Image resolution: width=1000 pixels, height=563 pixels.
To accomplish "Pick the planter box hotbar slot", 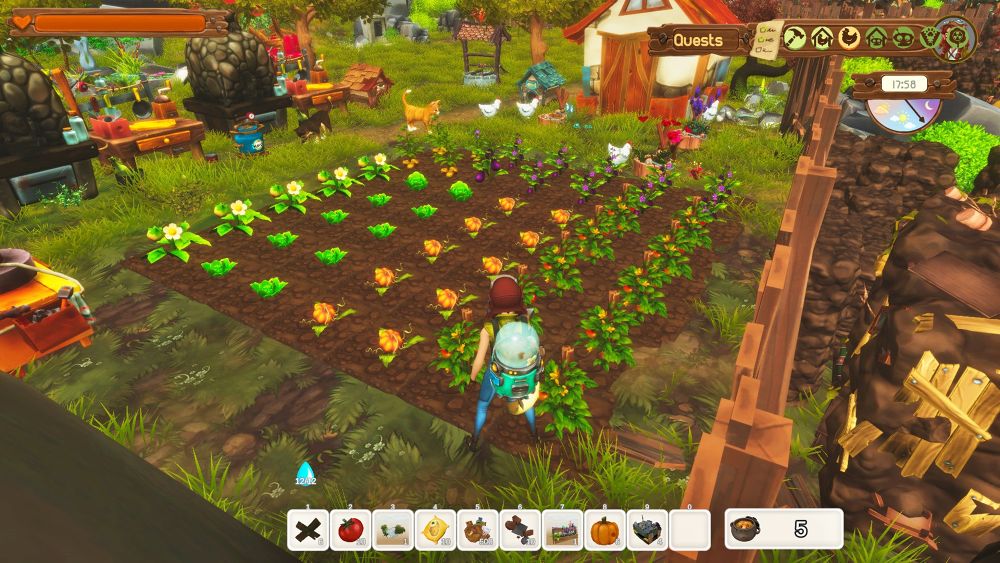I will pos(563,530).
